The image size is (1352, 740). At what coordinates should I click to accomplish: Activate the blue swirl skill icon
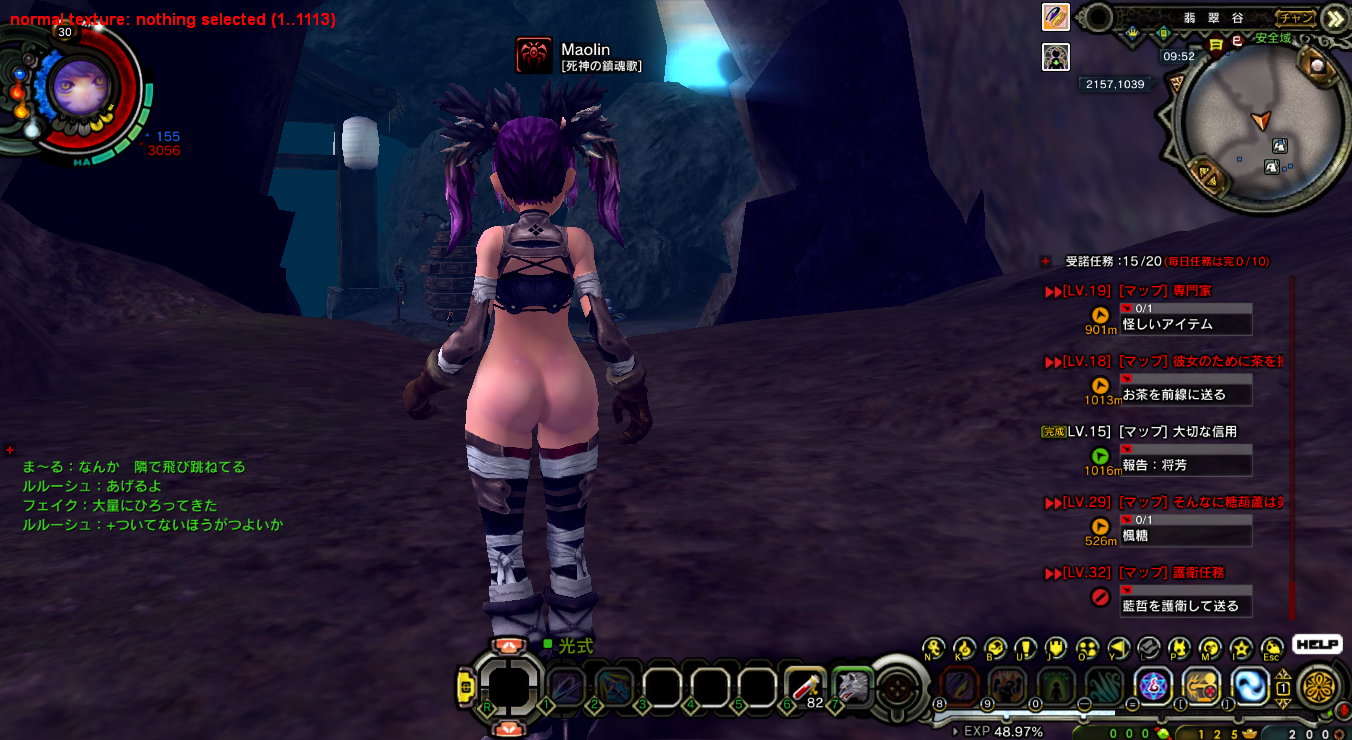click(x=1250, y=686)
